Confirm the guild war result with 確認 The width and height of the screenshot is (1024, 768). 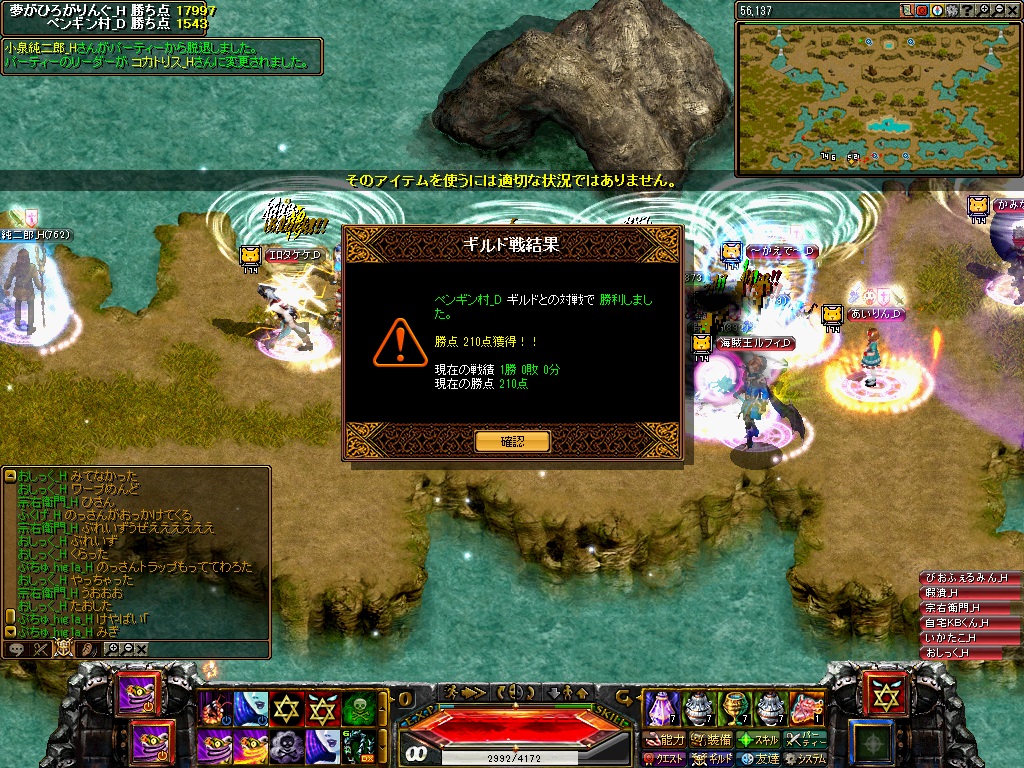512,441
